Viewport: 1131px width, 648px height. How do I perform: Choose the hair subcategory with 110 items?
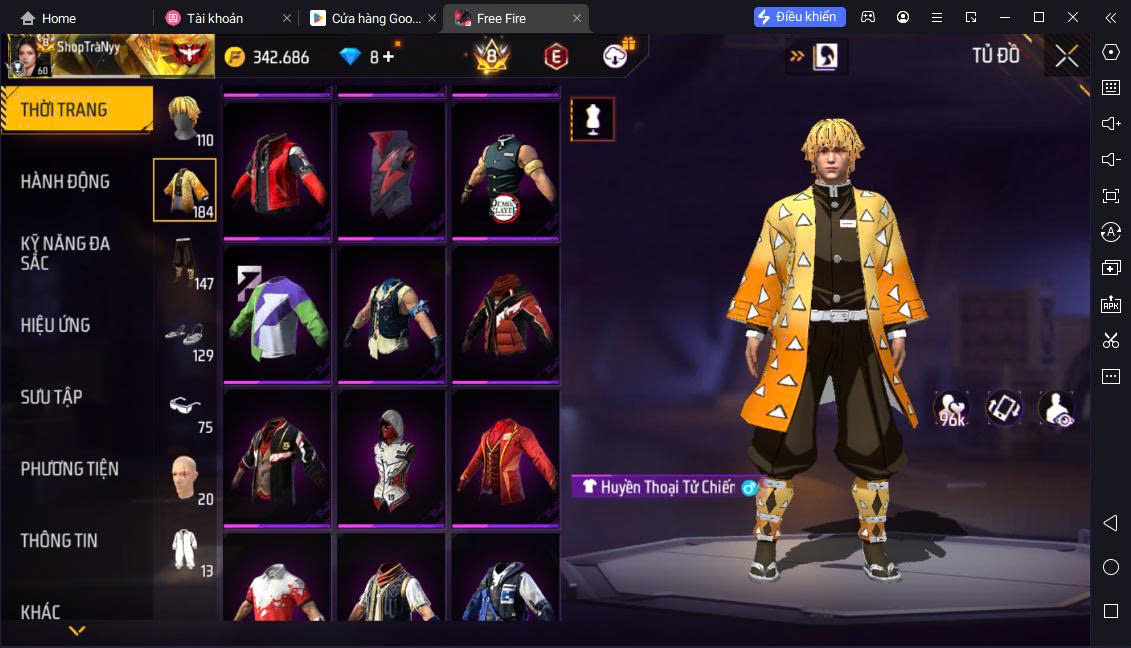(185, 120)
